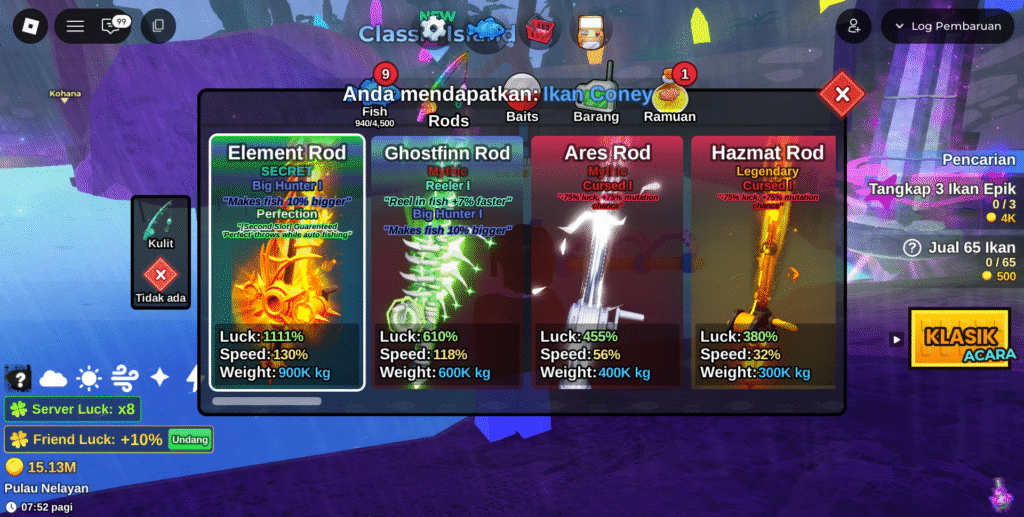
Task: Open the Roblox chat with 99 badge
Action: (113, 26)
